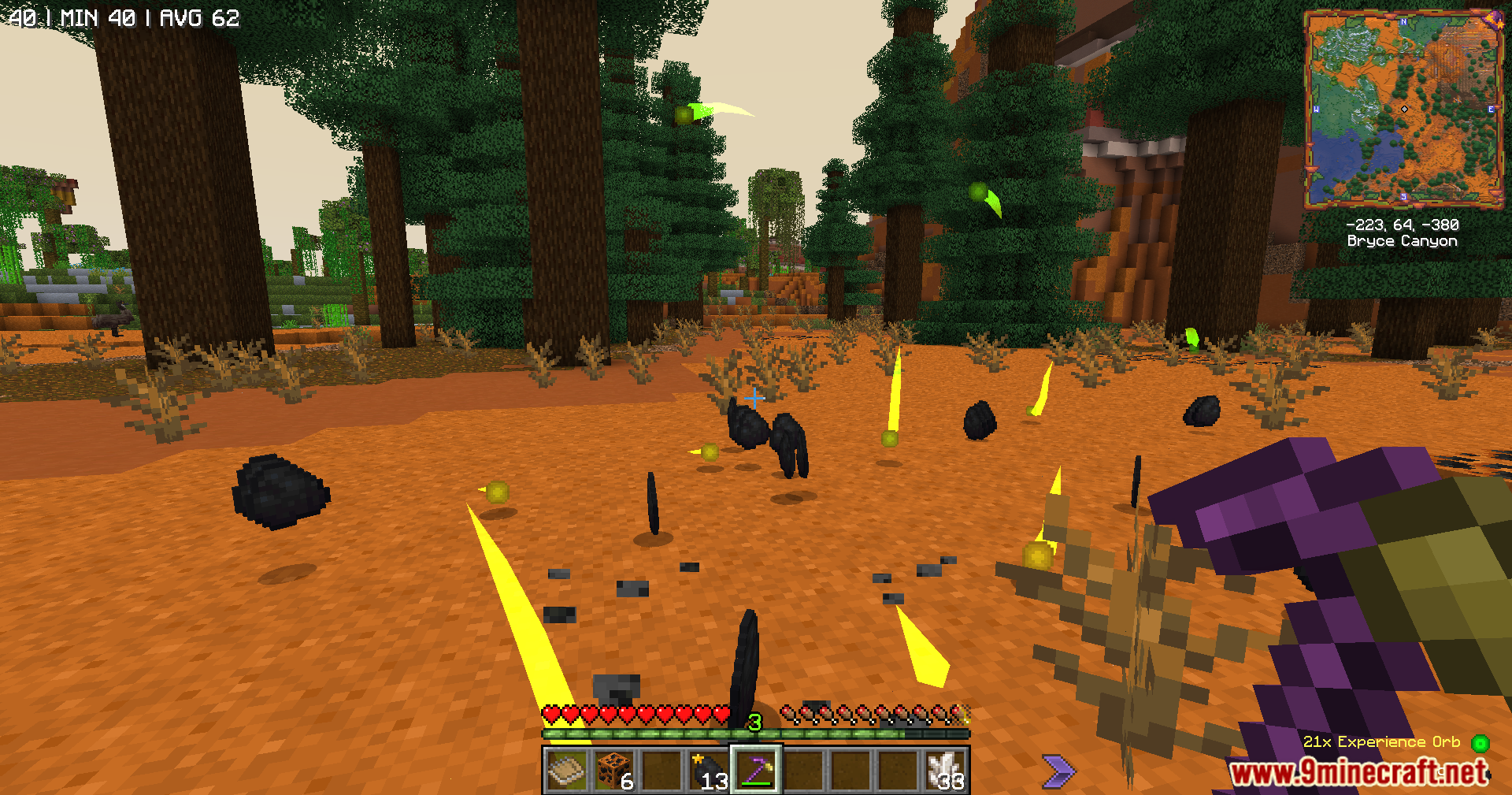This screenshot has height=795, width=1512.
Task: Click the purple chevron arrow icon
Action: click(1058, 770)
